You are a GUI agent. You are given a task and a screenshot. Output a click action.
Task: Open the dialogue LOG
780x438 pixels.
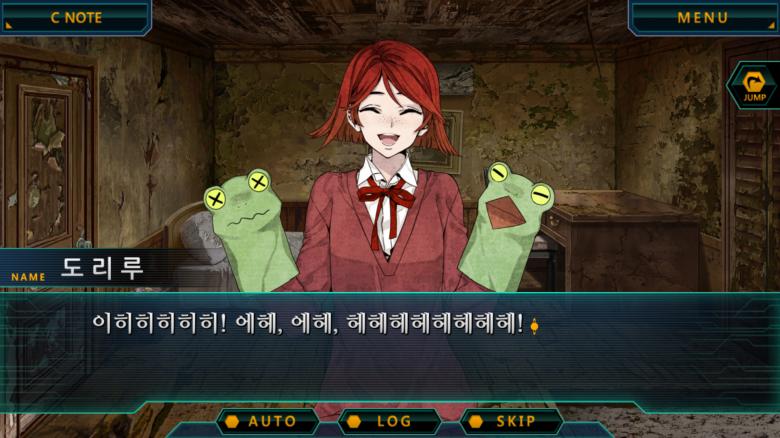390,421
